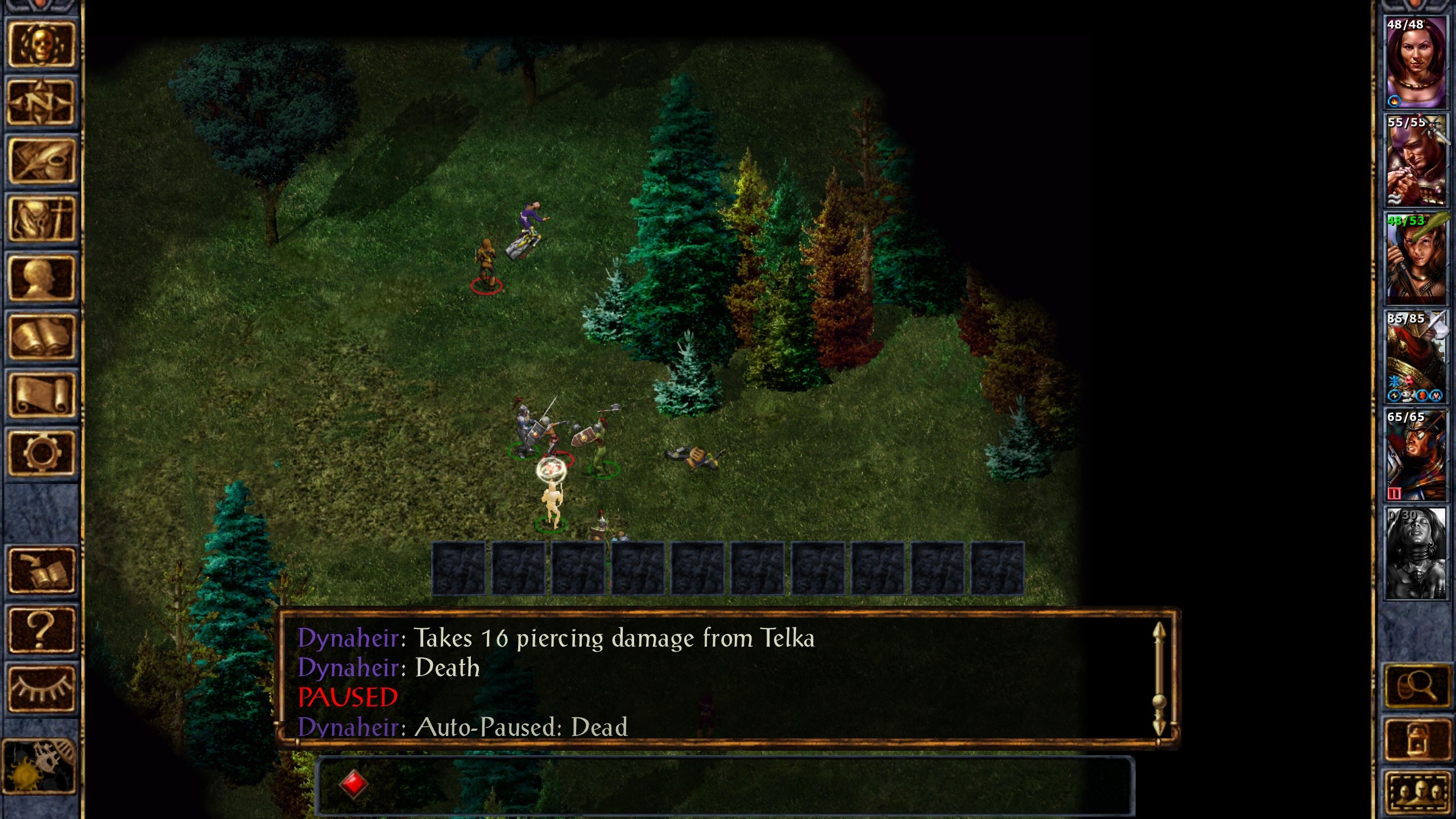
Task: Open the character record (head bust icon)
Action: click(41, 278)
